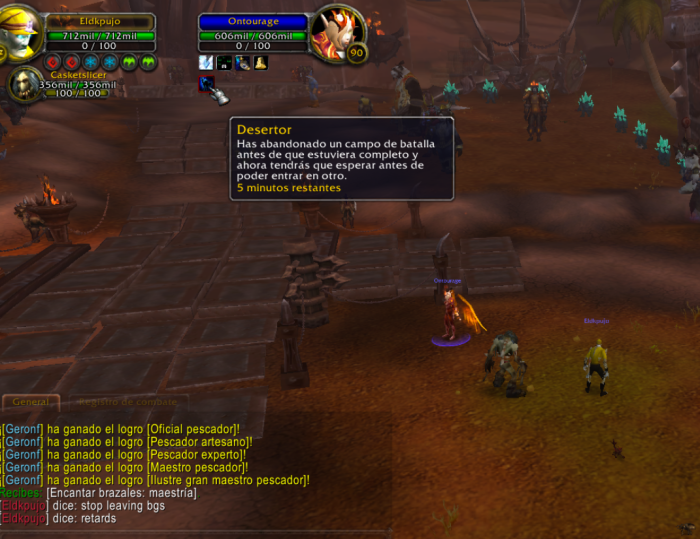Open the [Ilustre gran maestro pescador] link

point(226,480)
